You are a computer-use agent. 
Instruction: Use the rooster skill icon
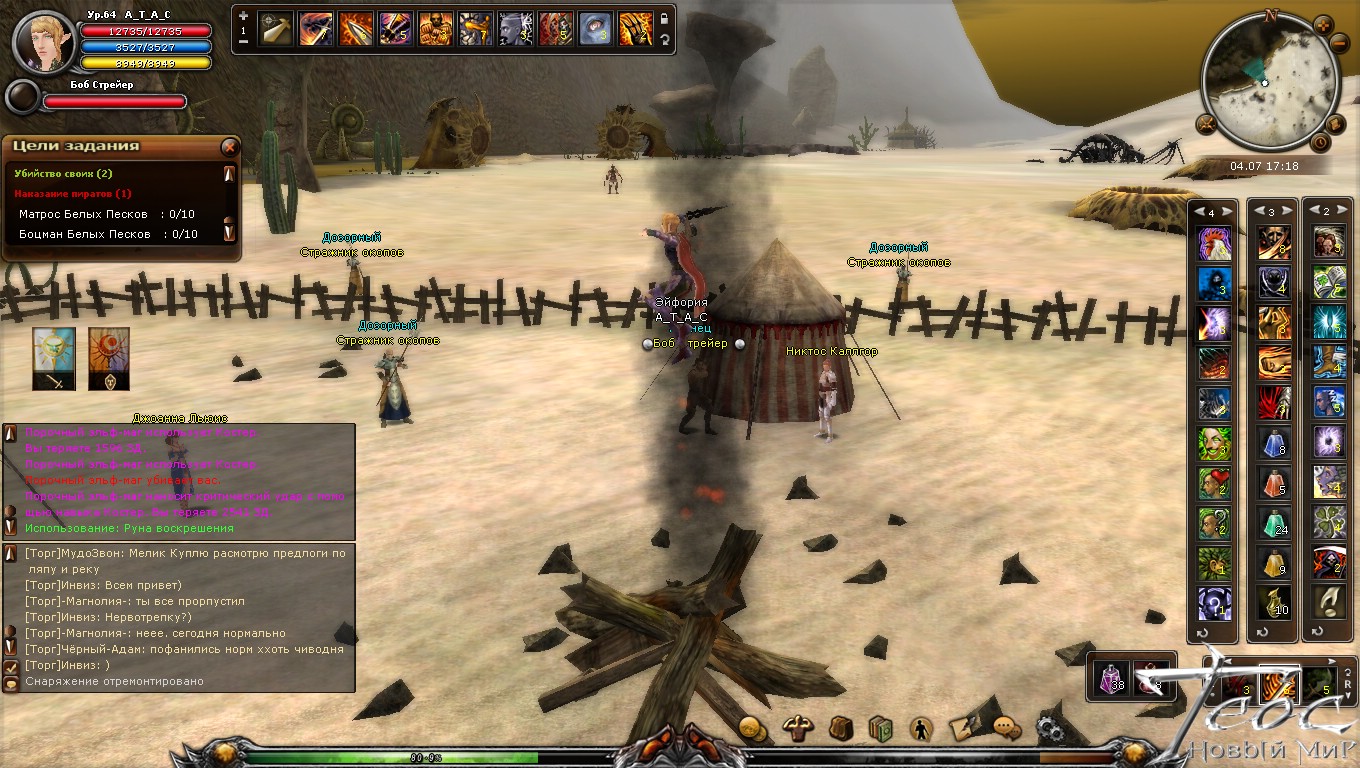pos(1214,243)
